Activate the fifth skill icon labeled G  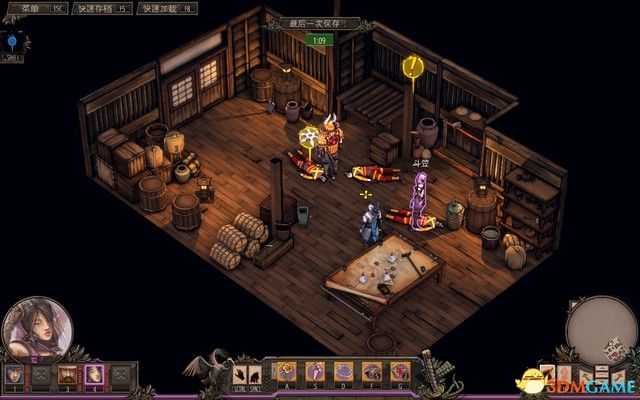(400, 372)
